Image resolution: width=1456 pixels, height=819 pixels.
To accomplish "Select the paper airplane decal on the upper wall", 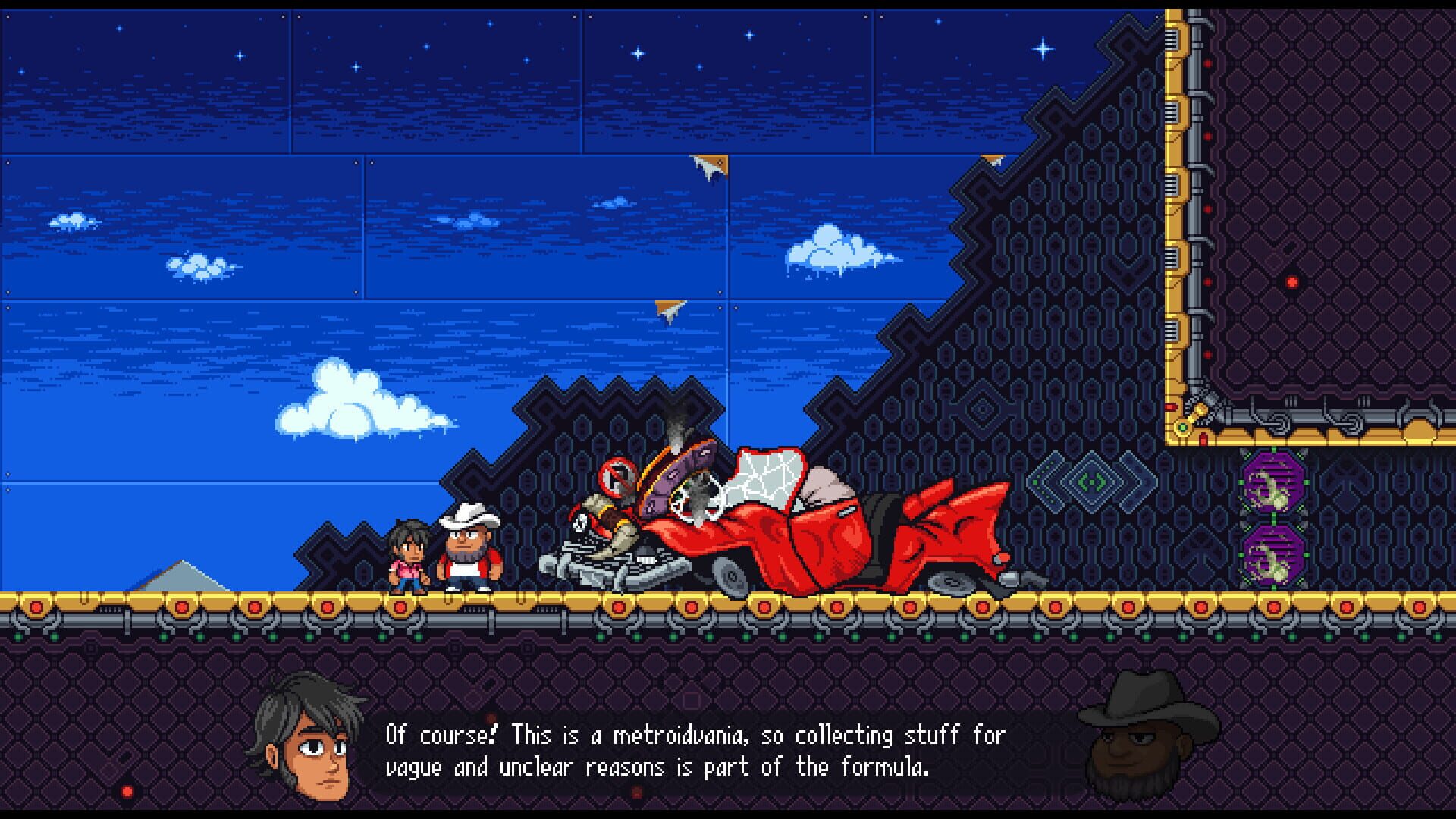I will point(709,163).
